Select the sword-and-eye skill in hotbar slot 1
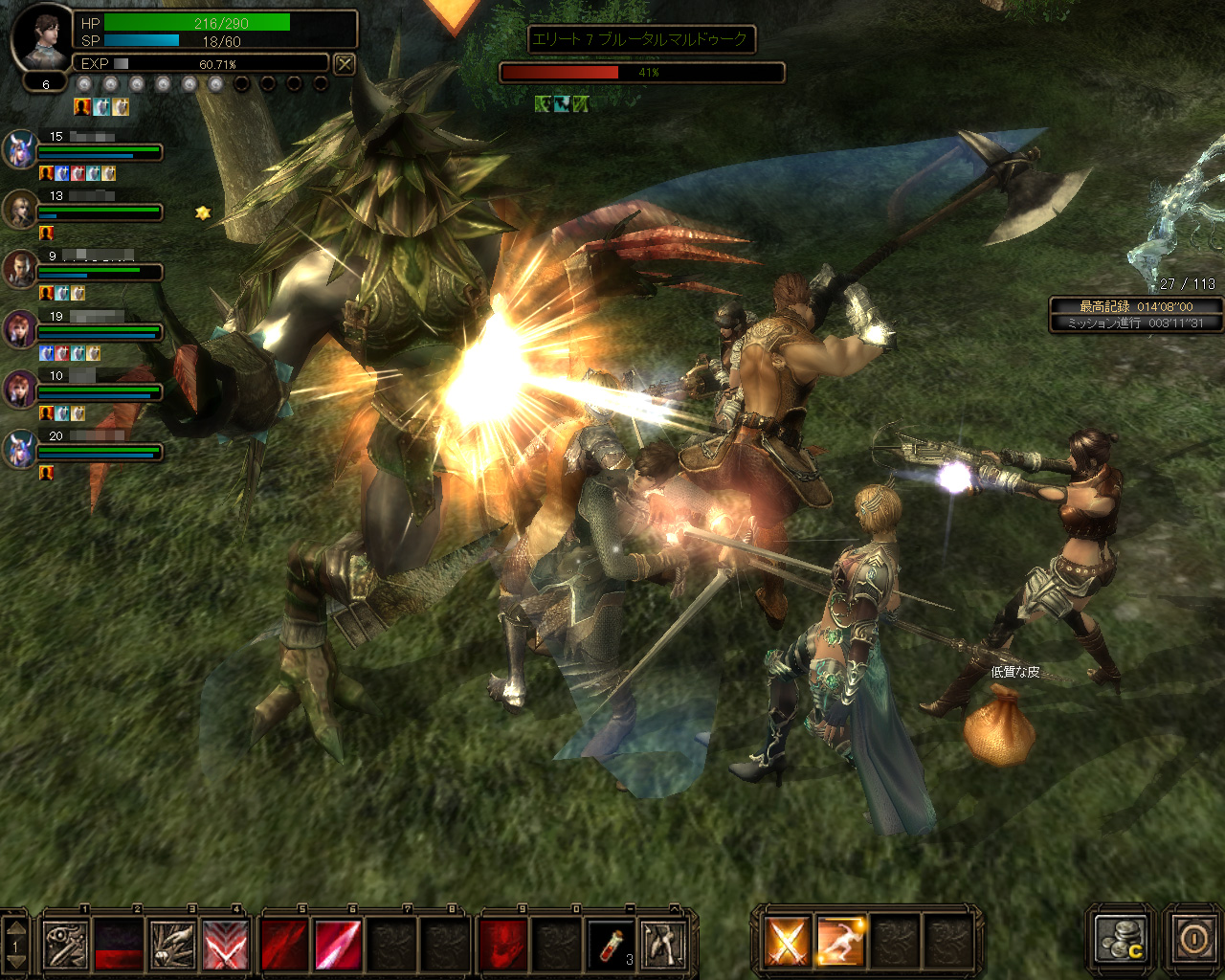This screenshot has width=1225, height=980. point(67,944)
